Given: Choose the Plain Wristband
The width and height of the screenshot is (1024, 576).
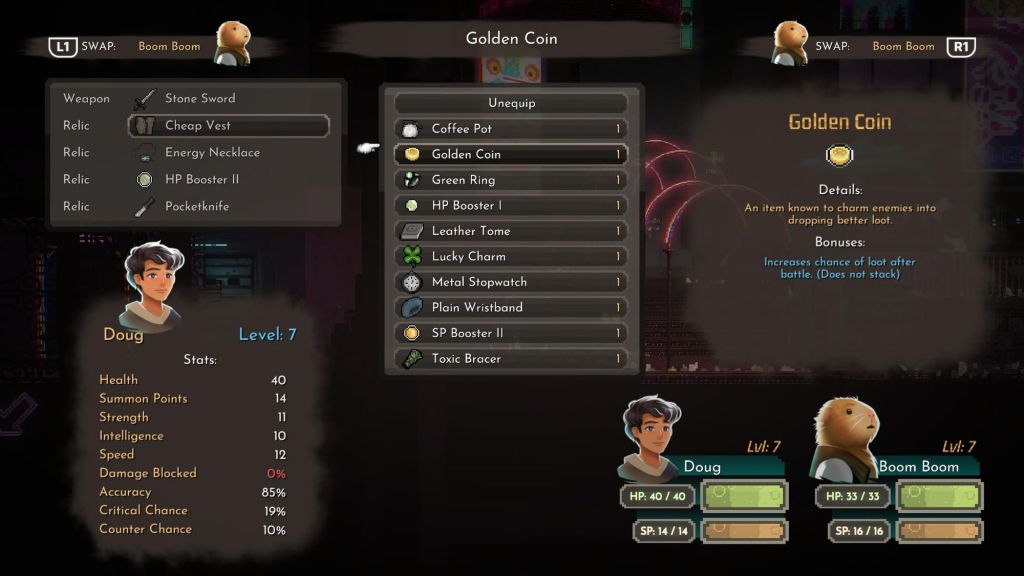Looking at the screenshot, I should coord(511,307).
